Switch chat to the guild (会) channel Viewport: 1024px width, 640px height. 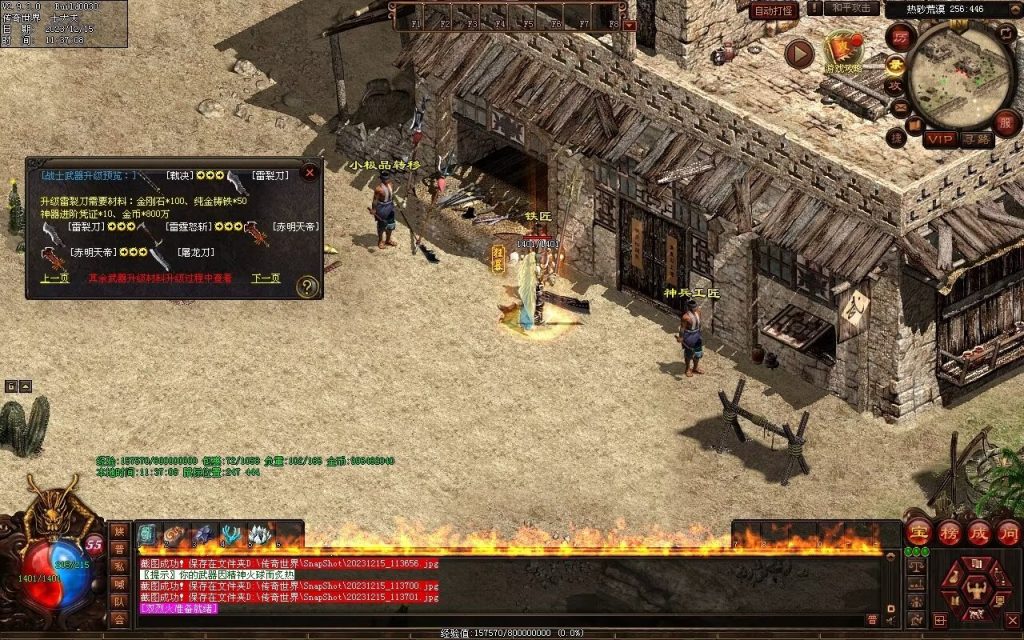(x=119, y=619)
